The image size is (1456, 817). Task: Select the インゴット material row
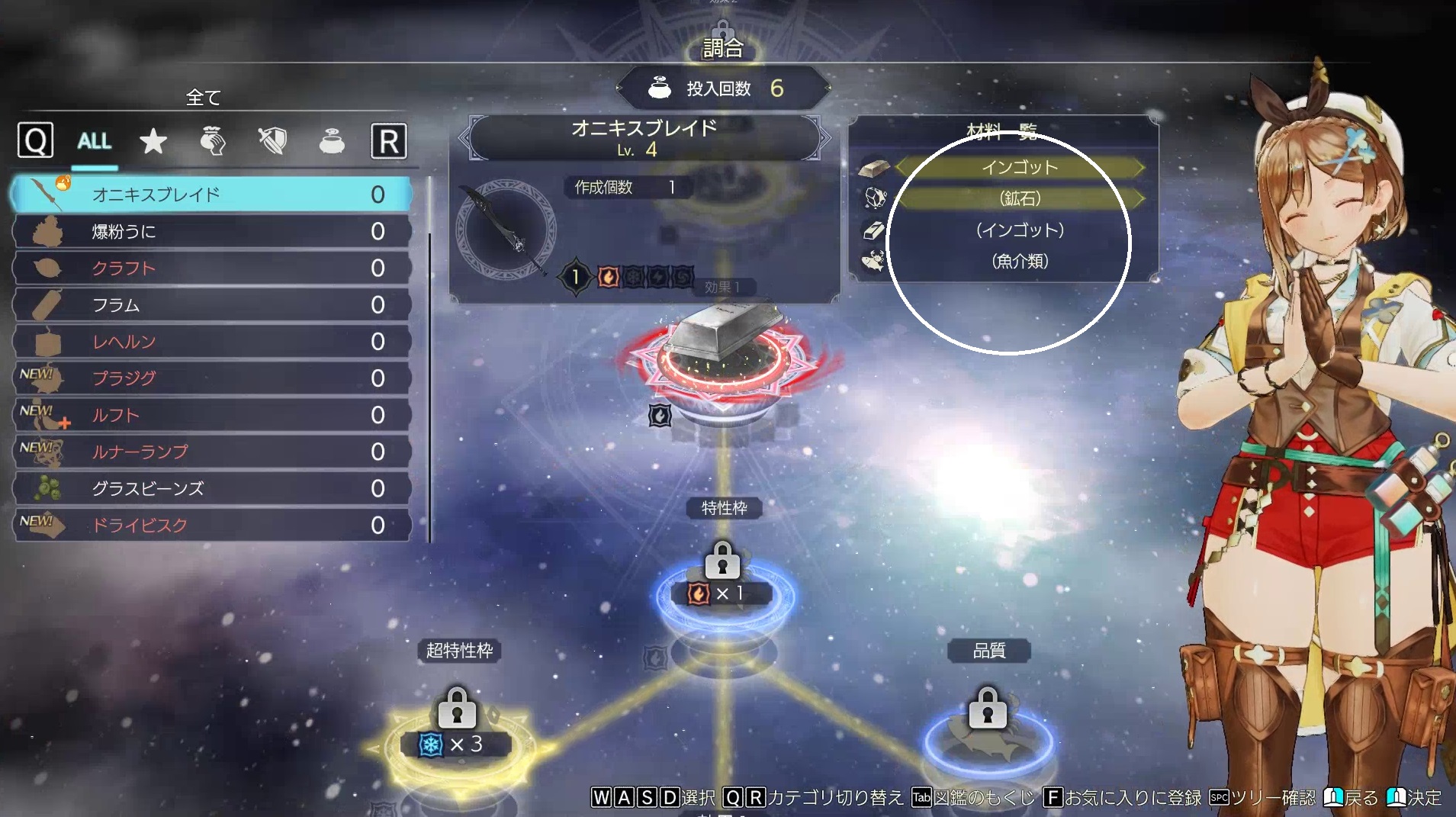(1019, 167)
